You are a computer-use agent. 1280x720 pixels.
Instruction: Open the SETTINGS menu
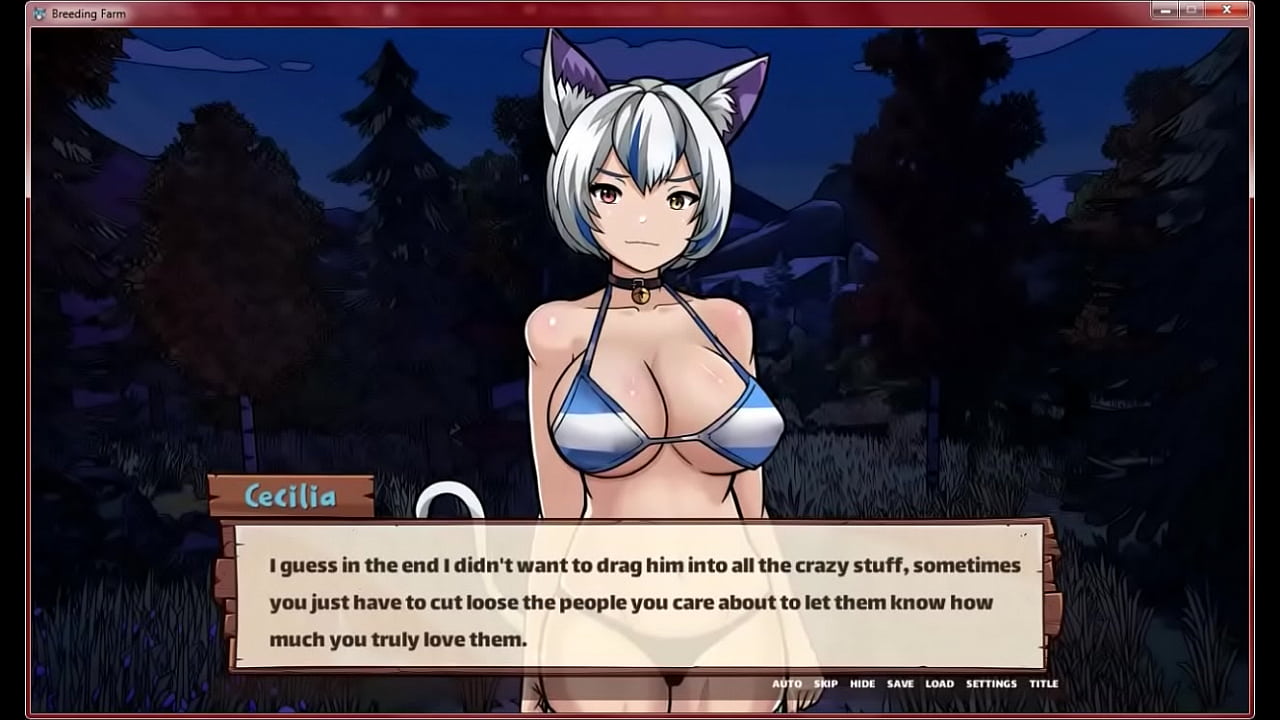coord(991,684)
